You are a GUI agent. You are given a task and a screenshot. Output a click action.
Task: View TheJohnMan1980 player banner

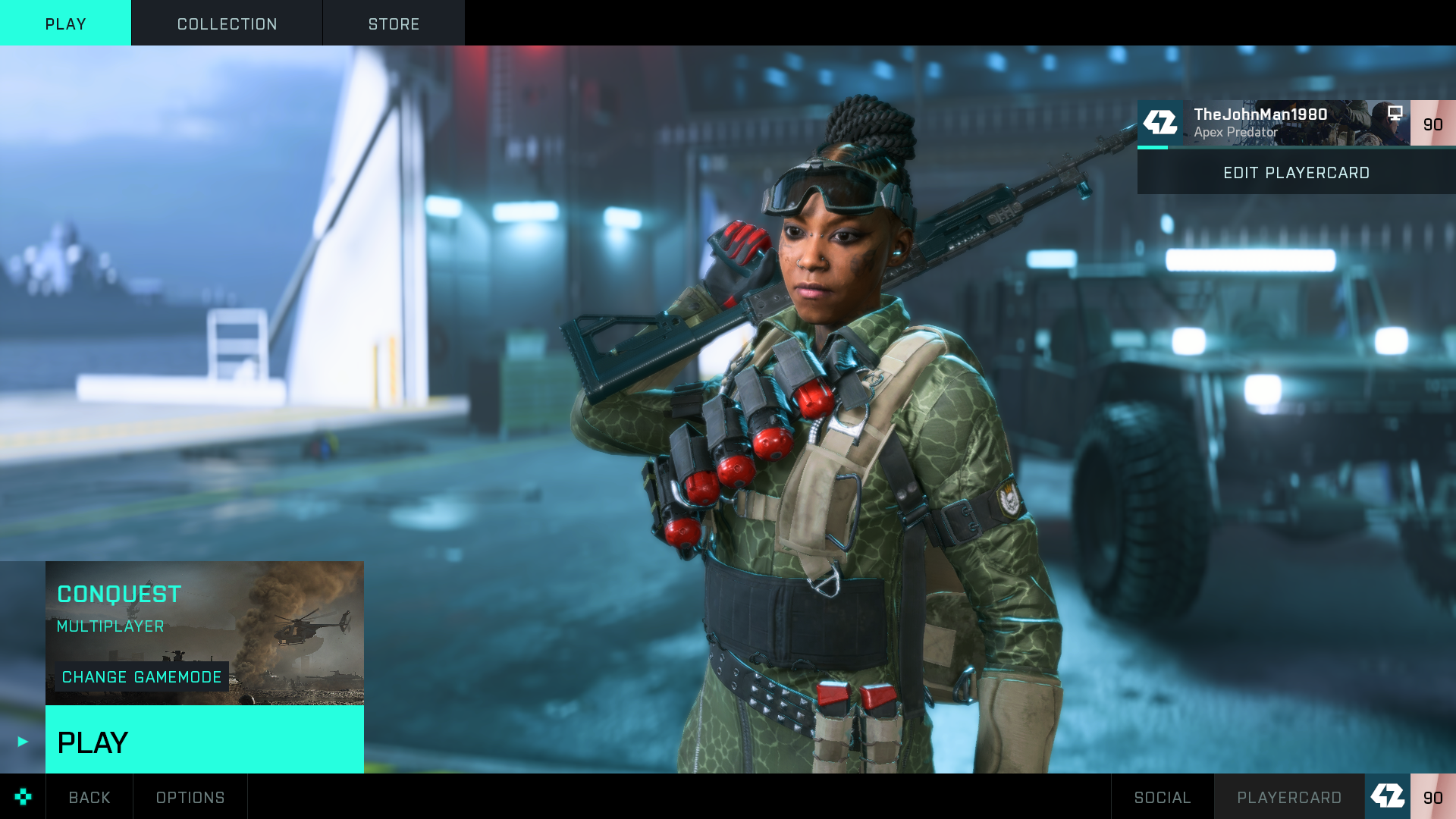coord(1274,123)
